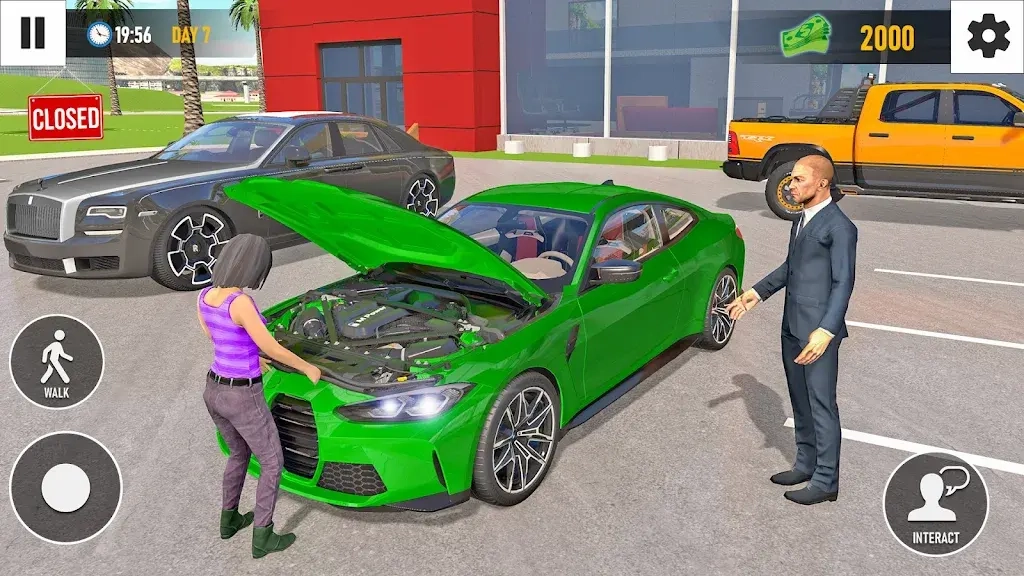The width and height of the screenshot is (1024, 576).
Task: Touch the virtual joystick knob
Action: click(66, 488)
